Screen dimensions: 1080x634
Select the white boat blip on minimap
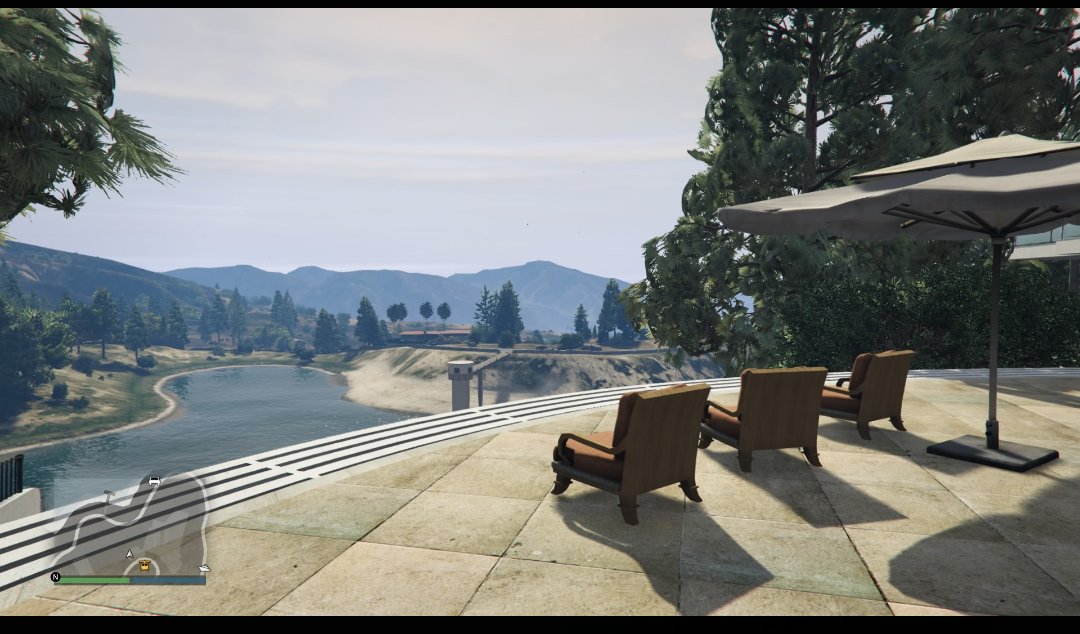[204, 569]
